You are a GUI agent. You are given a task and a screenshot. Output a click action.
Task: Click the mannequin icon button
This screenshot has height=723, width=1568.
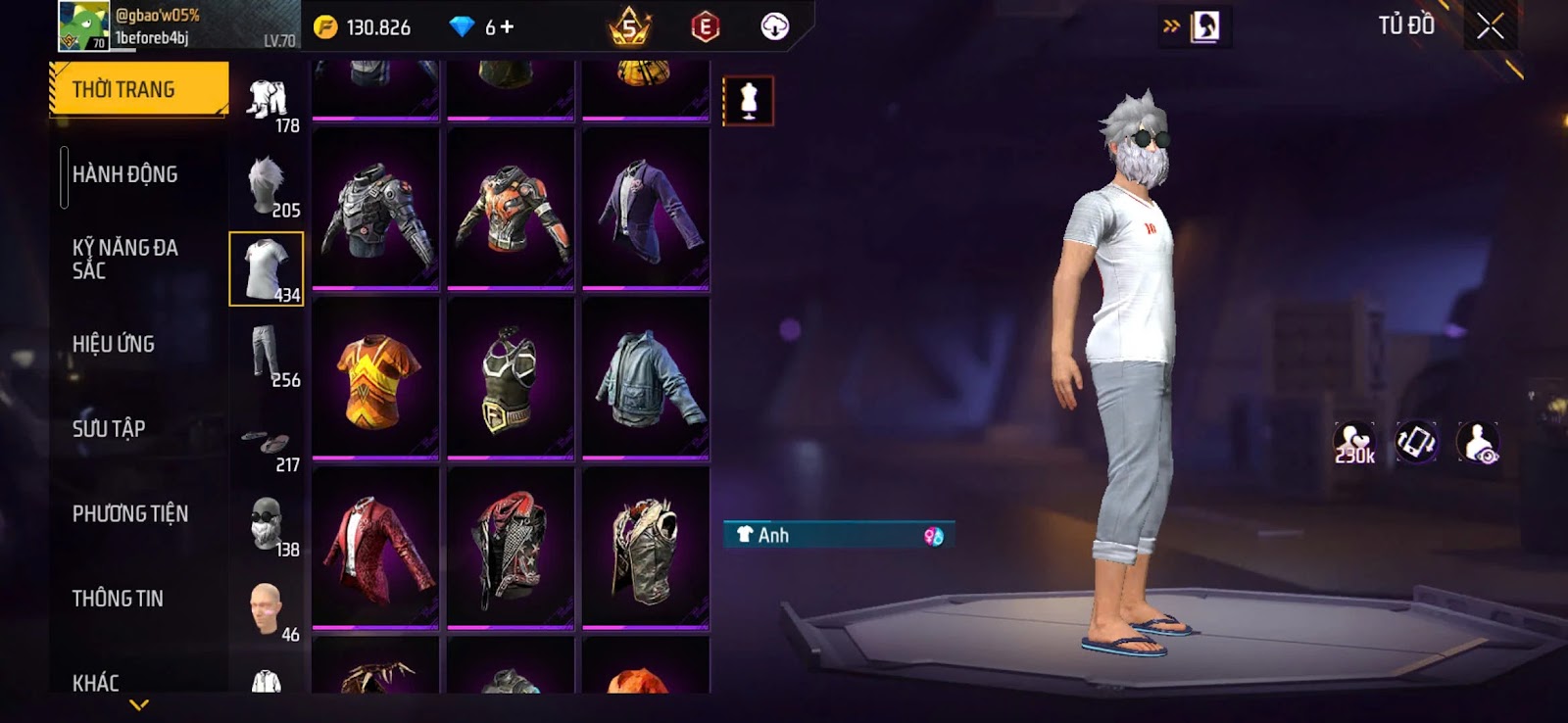click(x=749, y=101)
